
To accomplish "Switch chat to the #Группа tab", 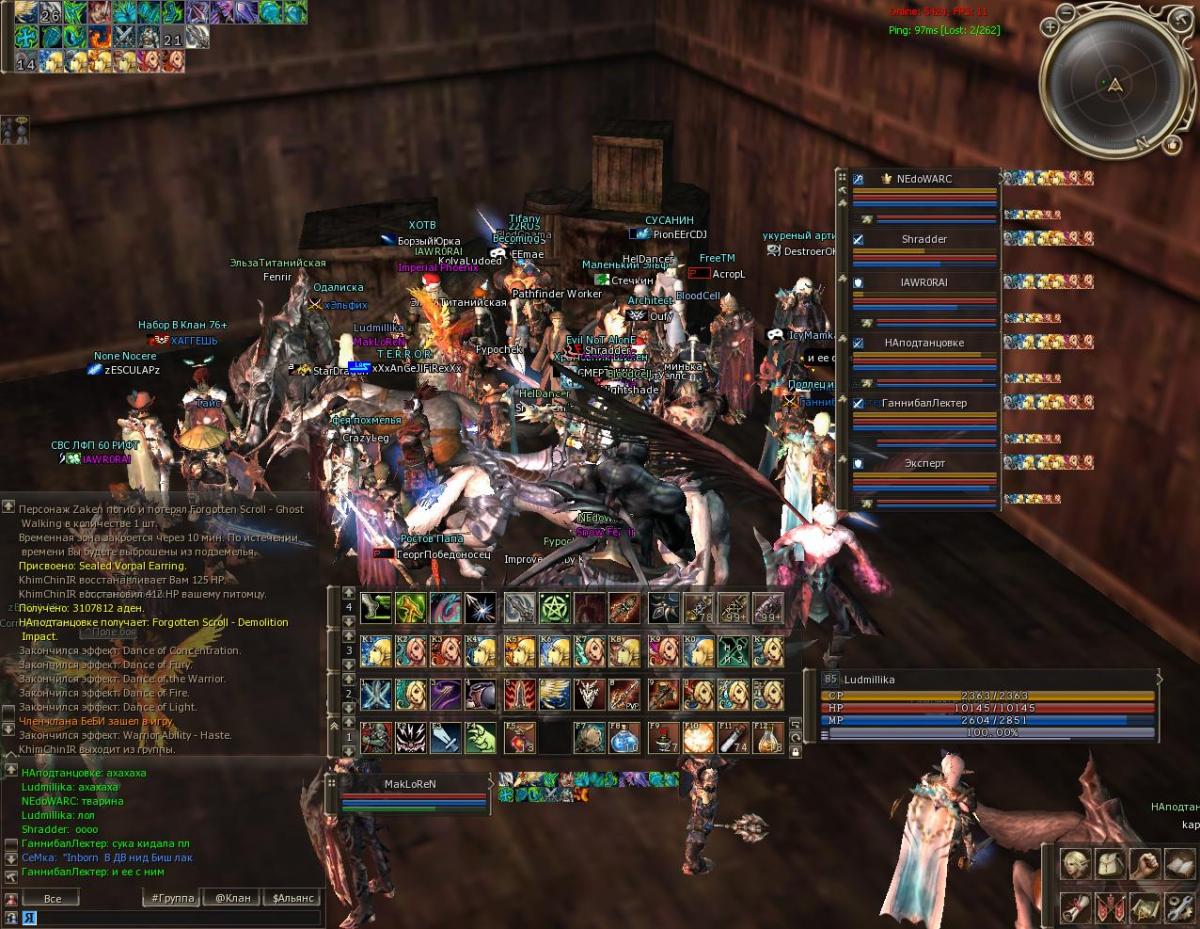I will pos(169,898).
